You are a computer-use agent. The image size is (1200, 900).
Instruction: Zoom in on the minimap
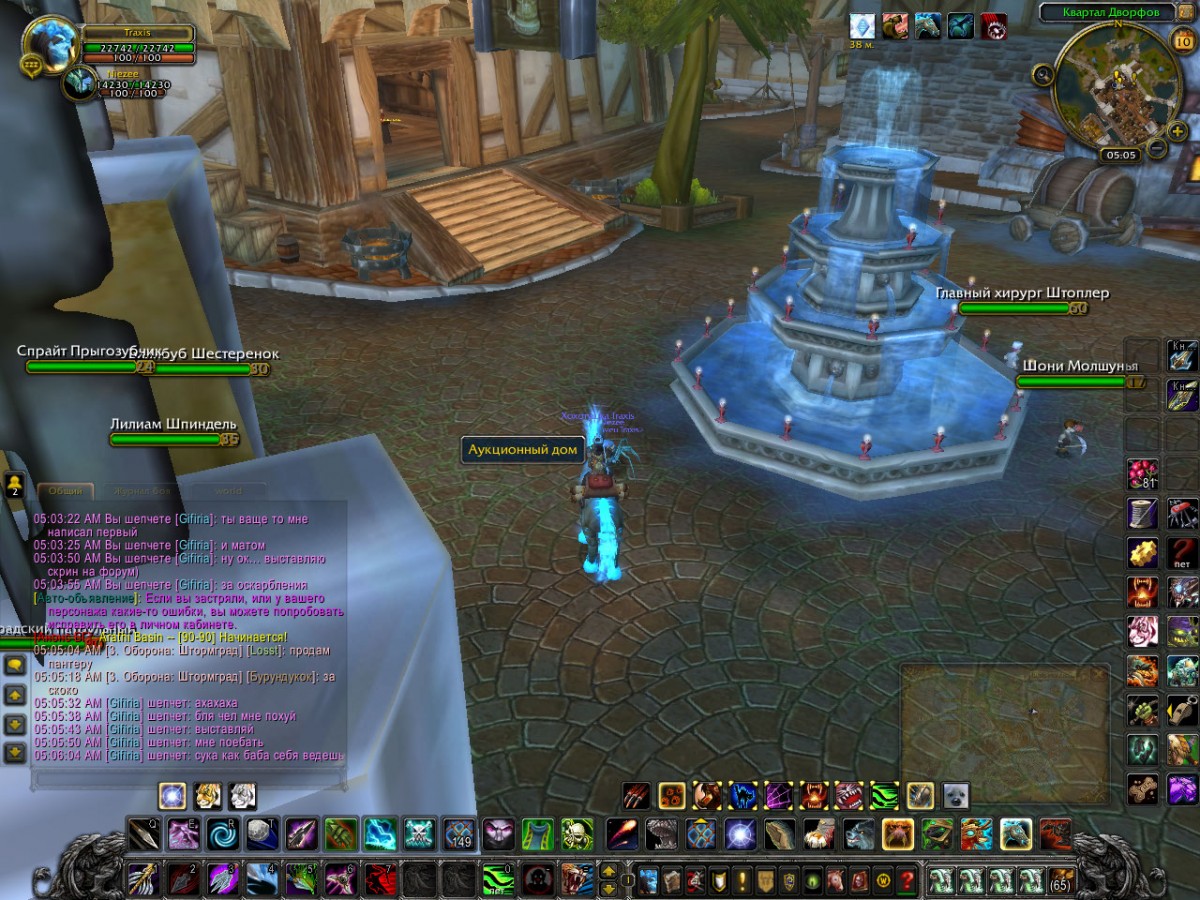[x=1176, y=131]
